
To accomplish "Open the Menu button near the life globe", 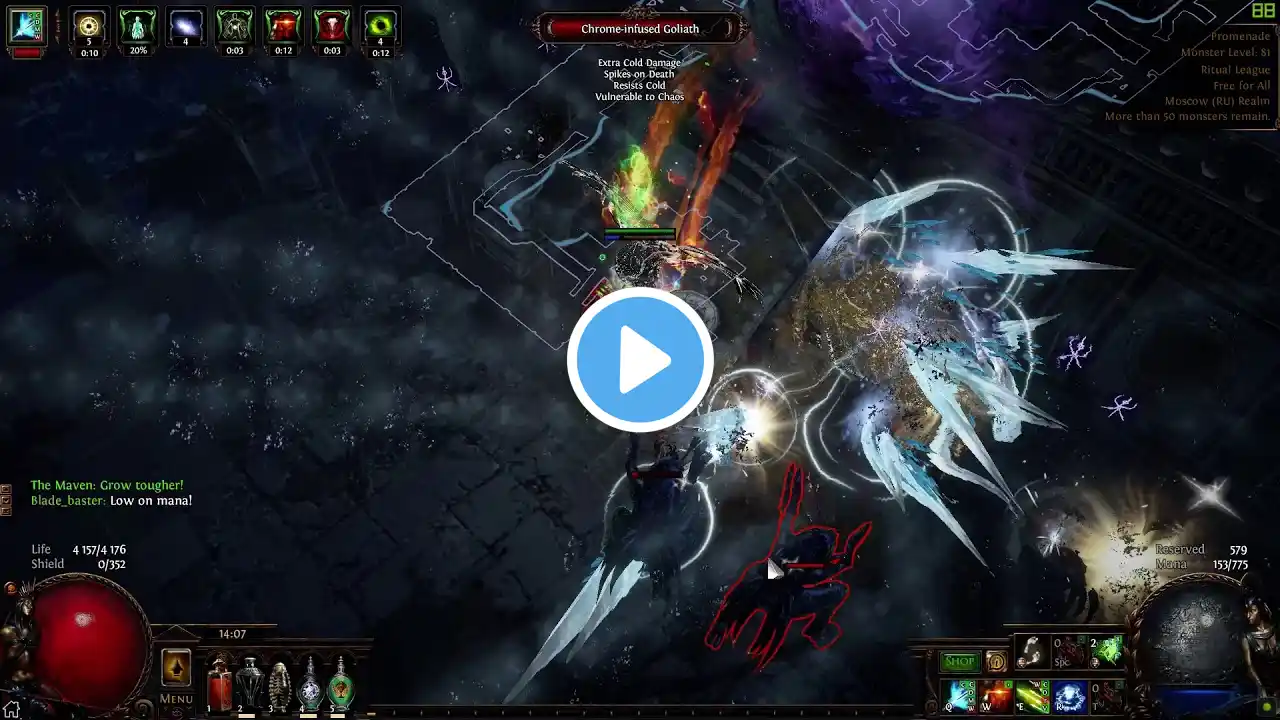I will (x=176, y=699).
